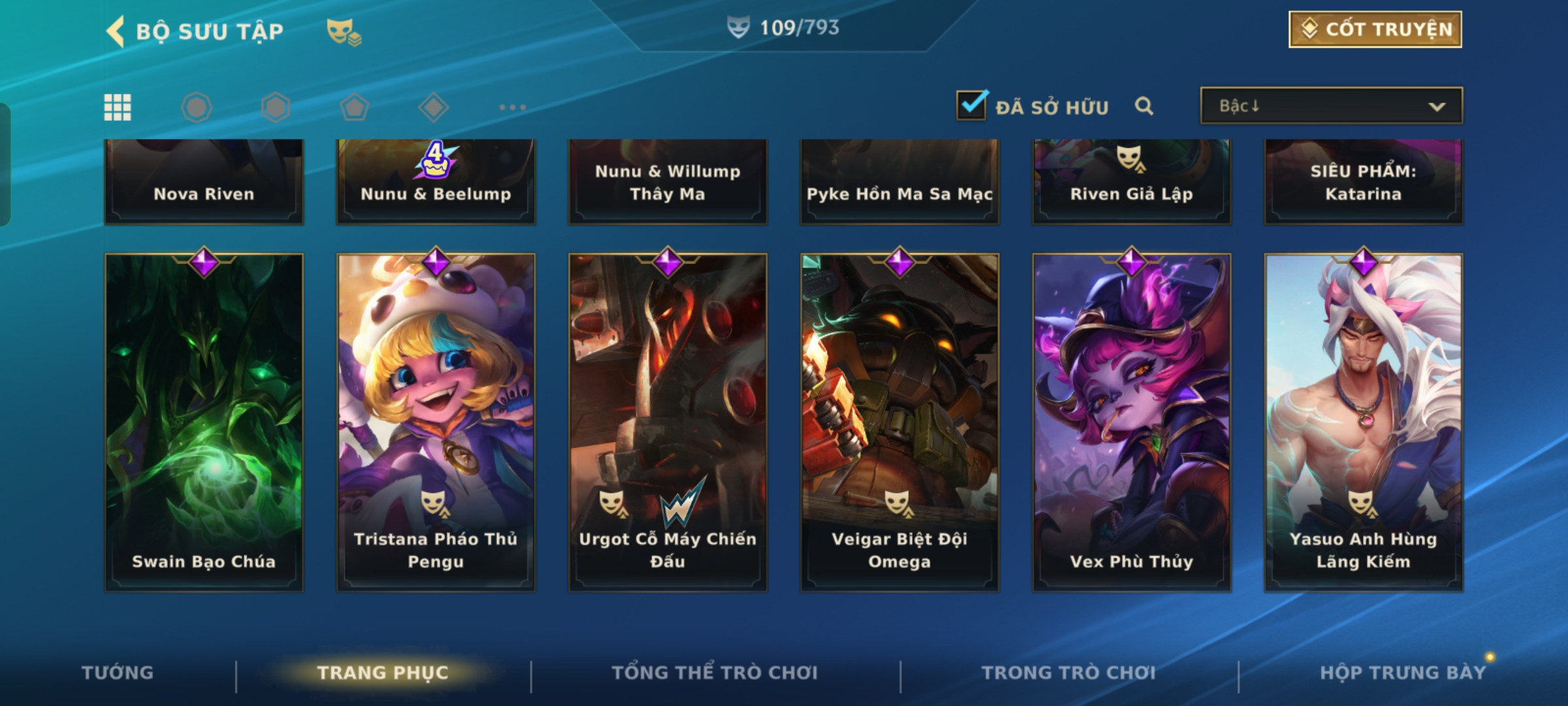1568x706 pixels.
Task: Choose the Tristana Pháo Thủ Pengu skin
Action: pyautogui.click(x=436, y=422)
